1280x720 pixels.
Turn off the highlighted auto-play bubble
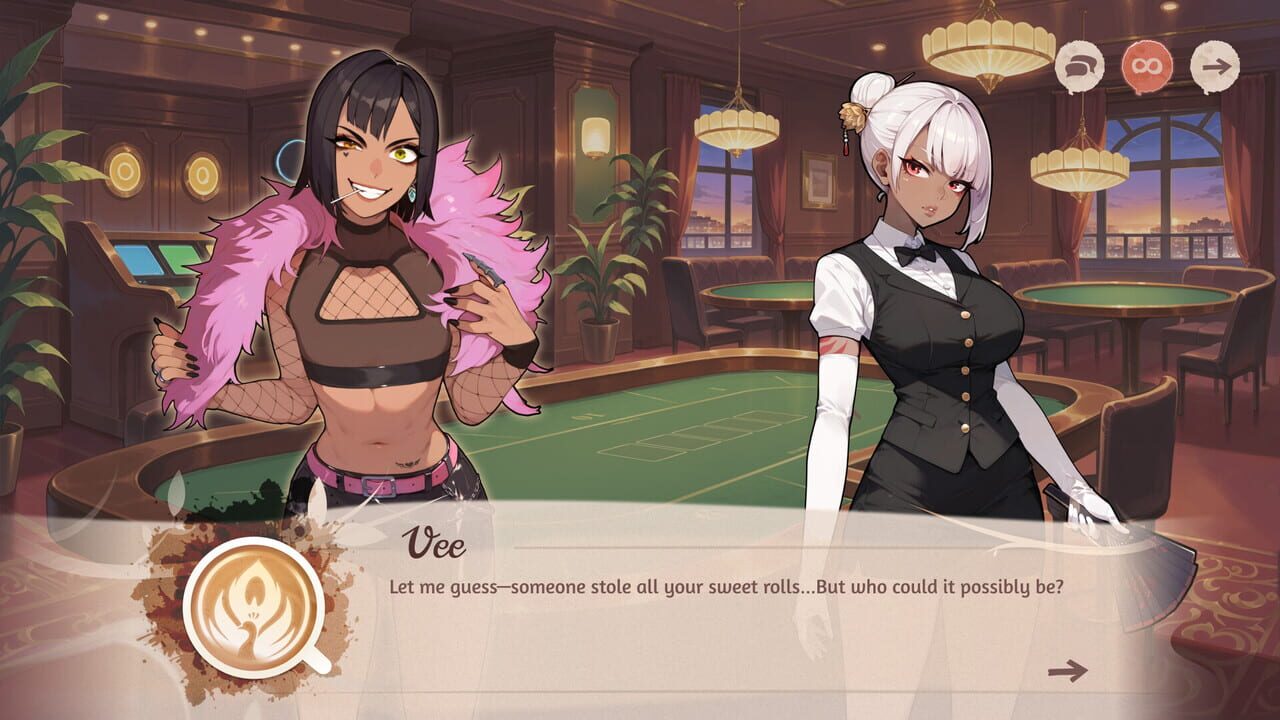(1146, 63)
